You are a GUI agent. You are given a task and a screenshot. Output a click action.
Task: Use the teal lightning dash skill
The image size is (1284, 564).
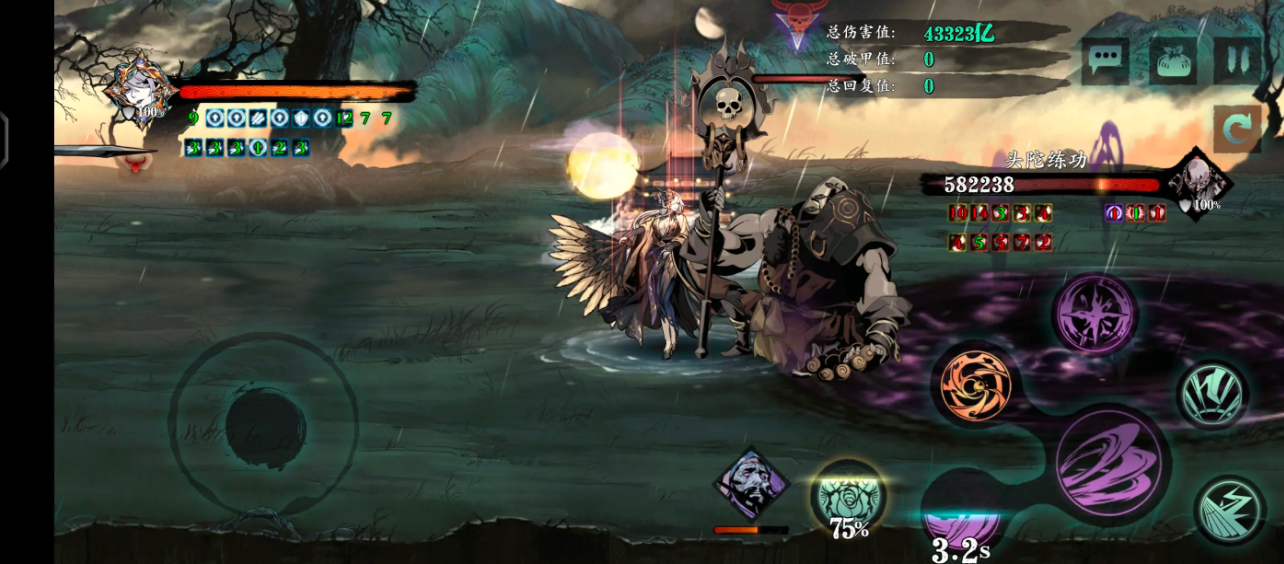[x=1229, y=508]
